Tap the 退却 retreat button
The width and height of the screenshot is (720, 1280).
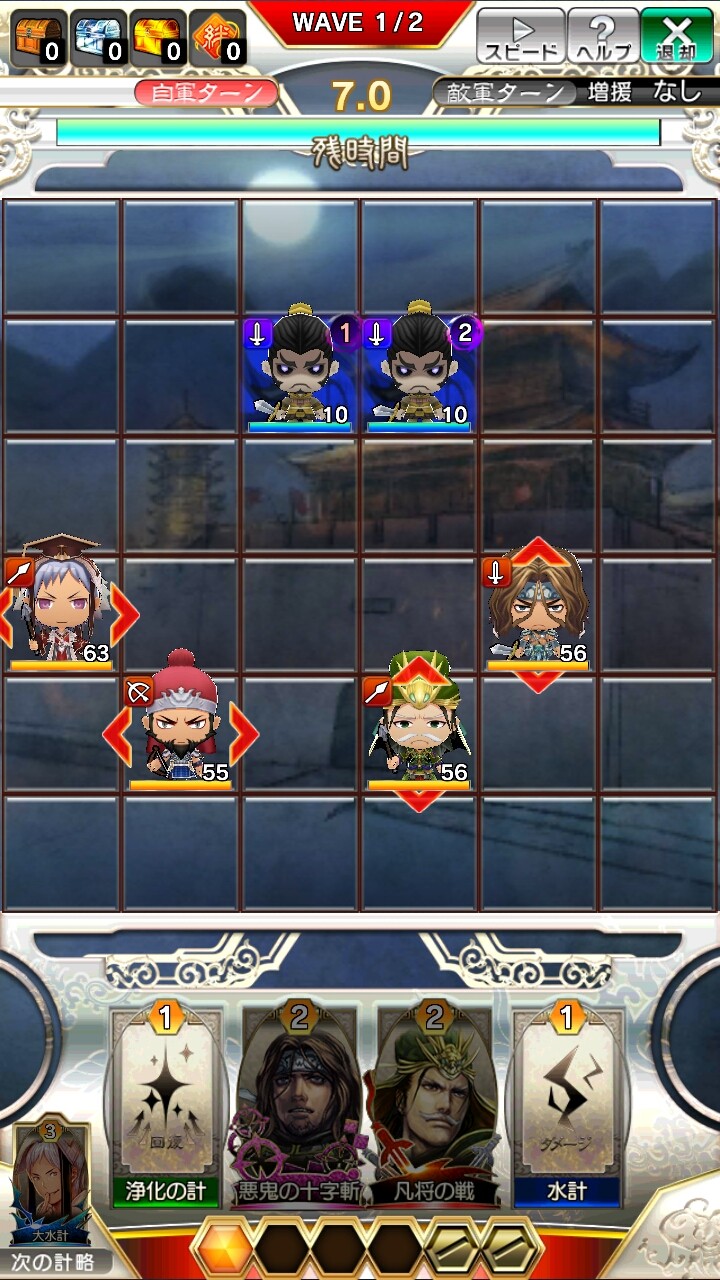tap(677, 37)
